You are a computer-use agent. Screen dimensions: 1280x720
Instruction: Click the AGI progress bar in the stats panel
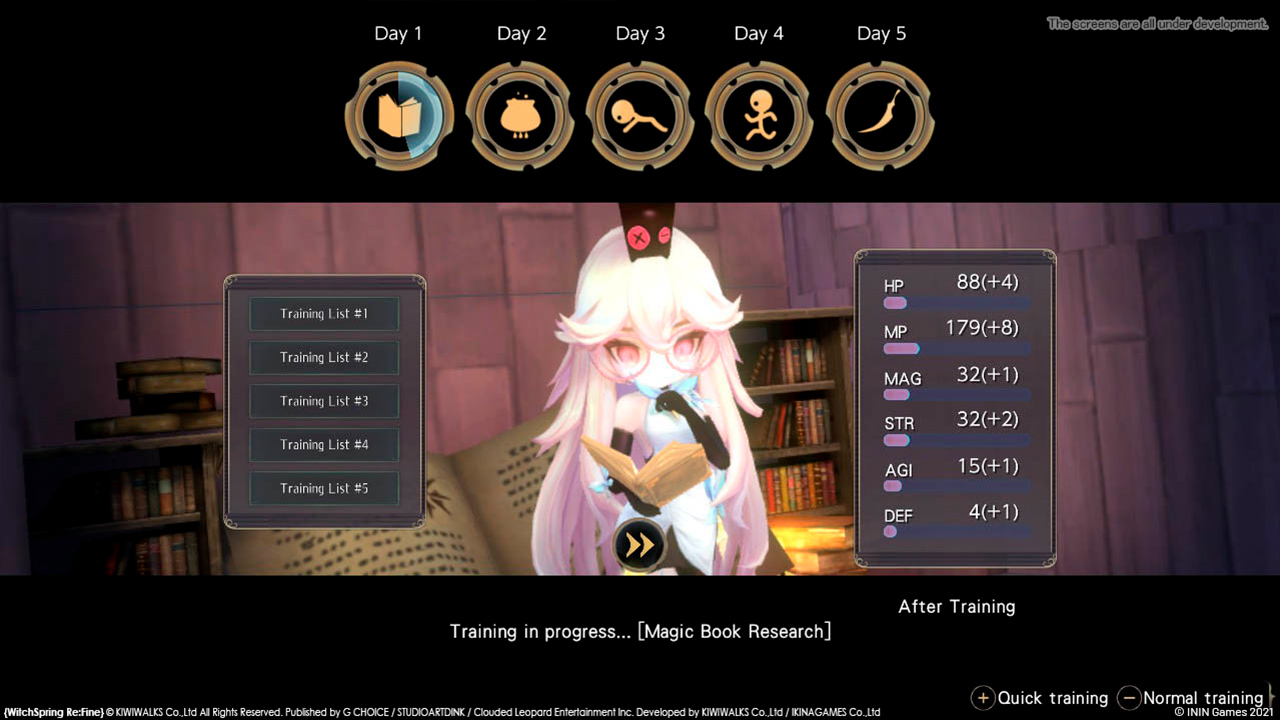pyautogui.click(x=955, y=486)
